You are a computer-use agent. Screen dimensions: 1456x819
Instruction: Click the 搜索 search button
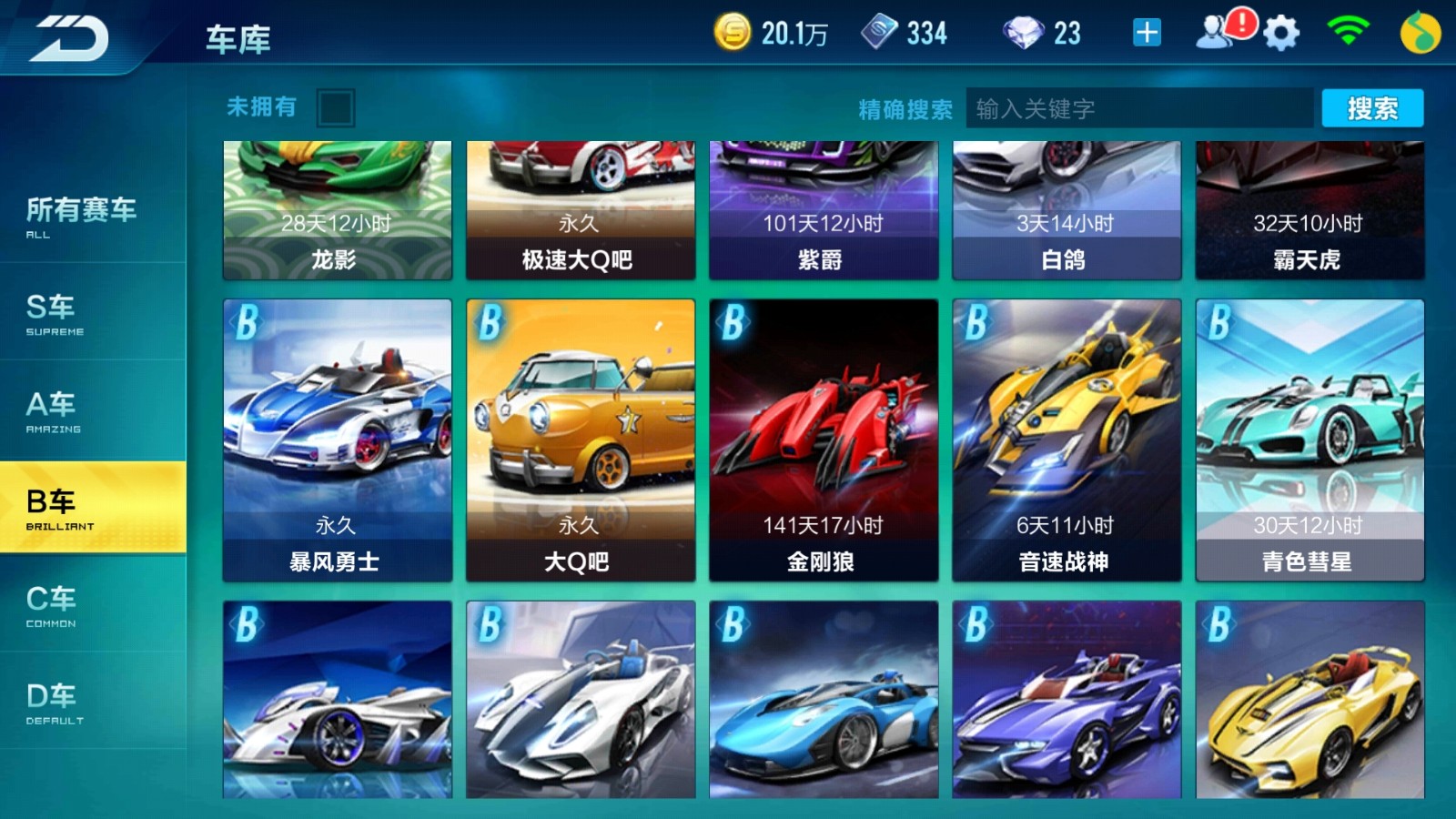click(x=1374, y=107)
